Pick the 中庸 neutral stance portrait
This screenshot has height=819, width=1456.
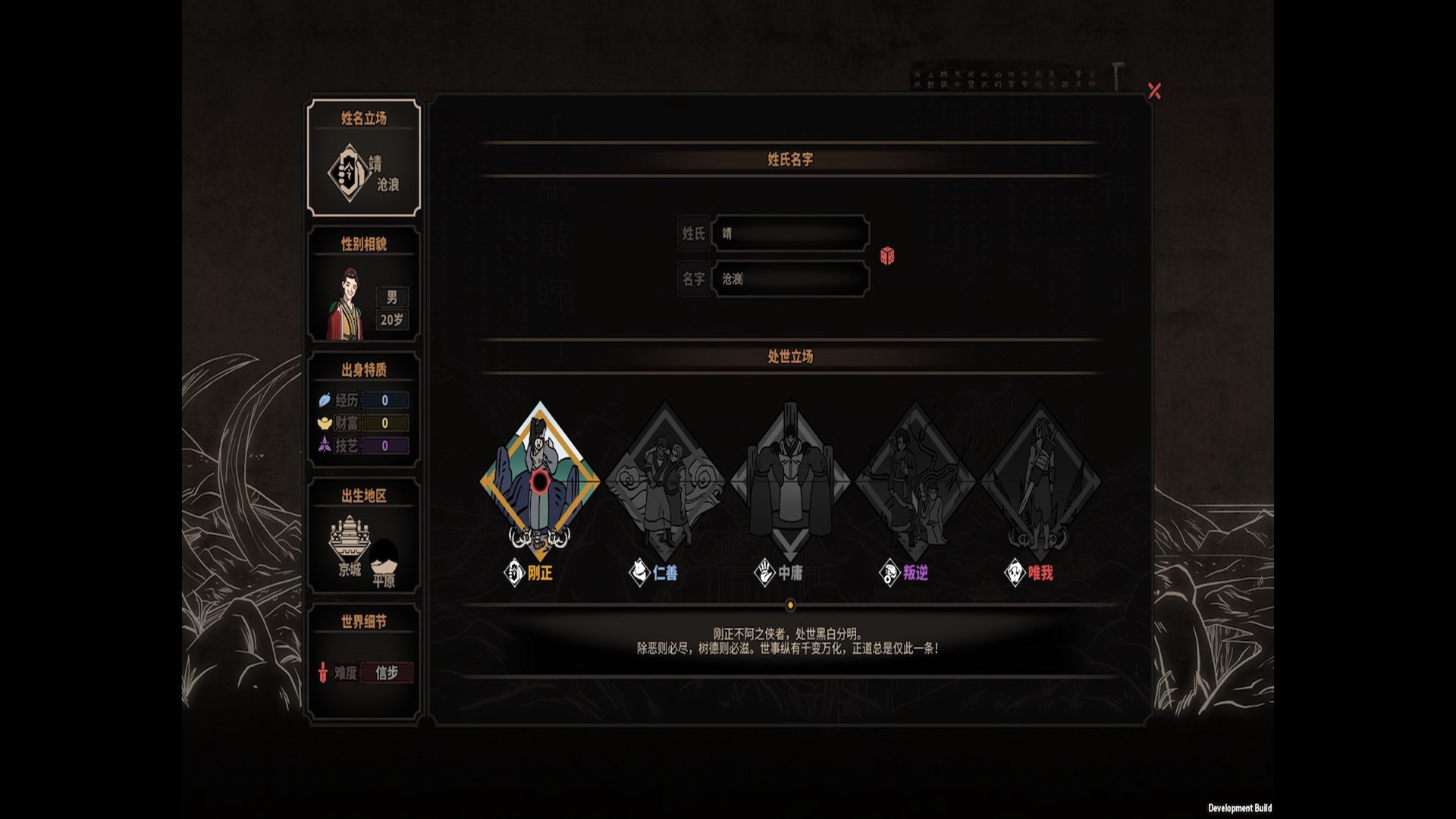pos(790,481)
